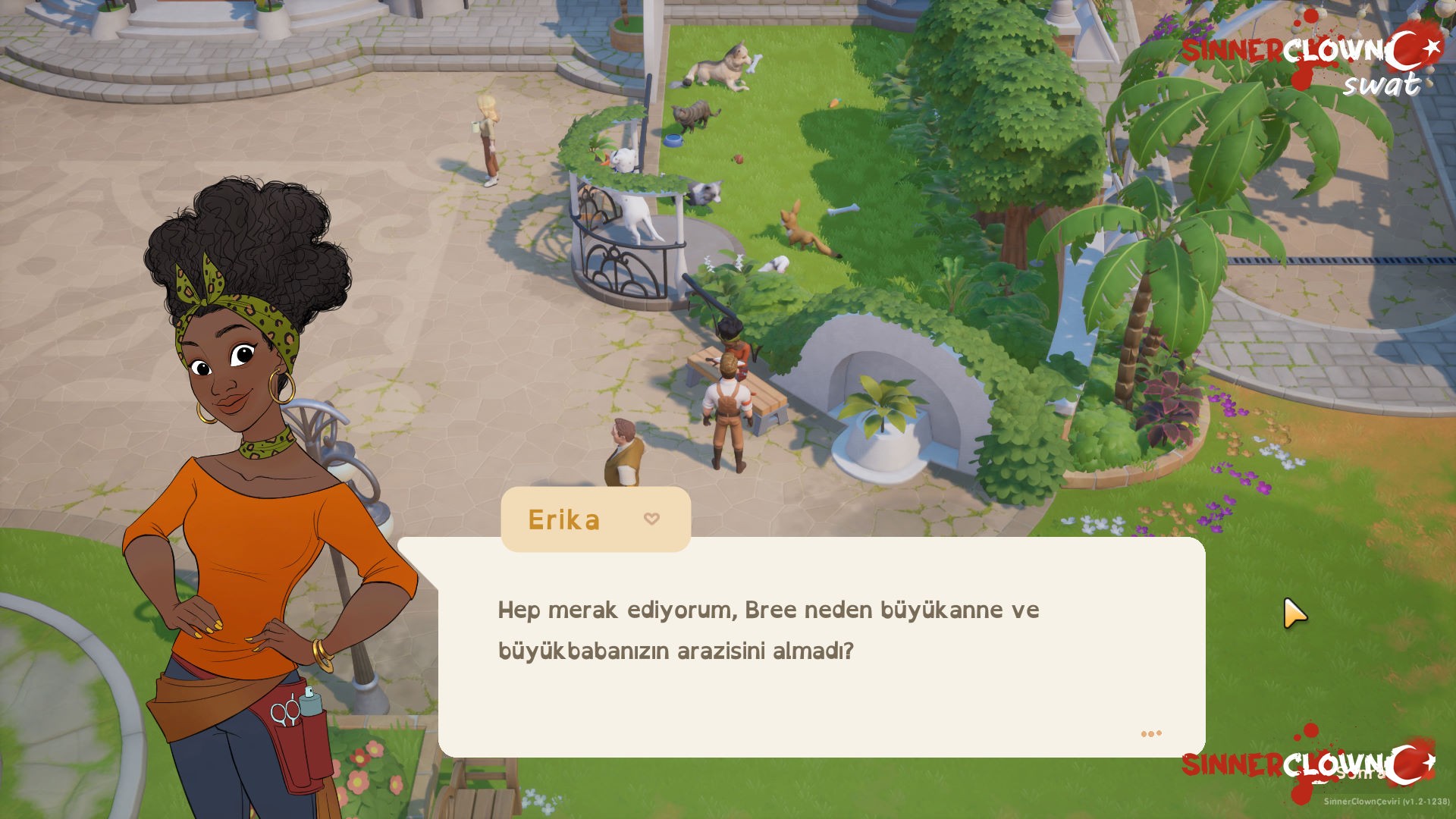Image resolution: width=1456 pixels, height=819 pixels.
Task: Click the "Sonra" next button
Action: [1360, 773]
